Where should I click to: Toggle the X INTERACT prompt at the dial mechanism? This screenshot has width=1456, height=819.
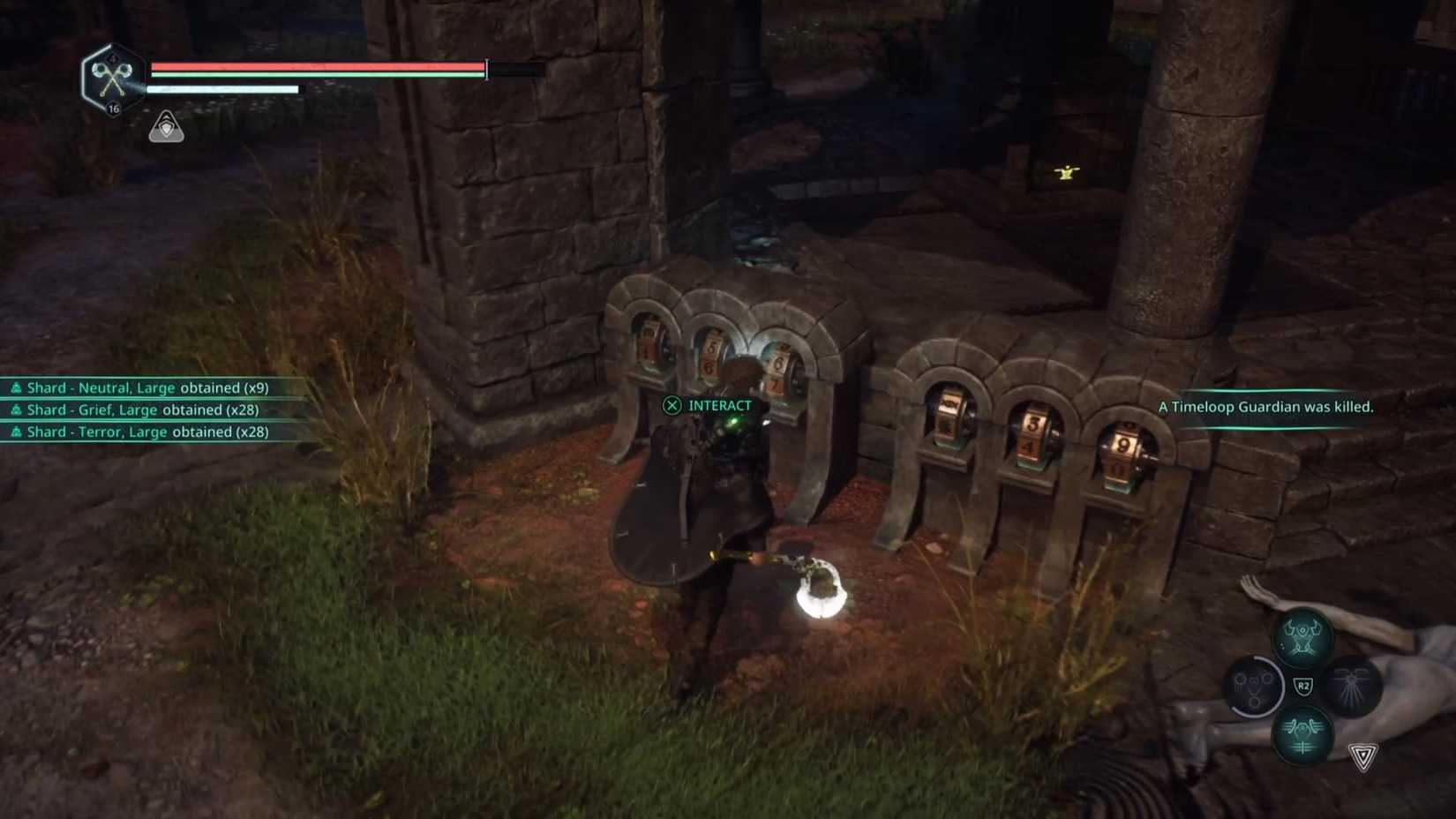706,405
